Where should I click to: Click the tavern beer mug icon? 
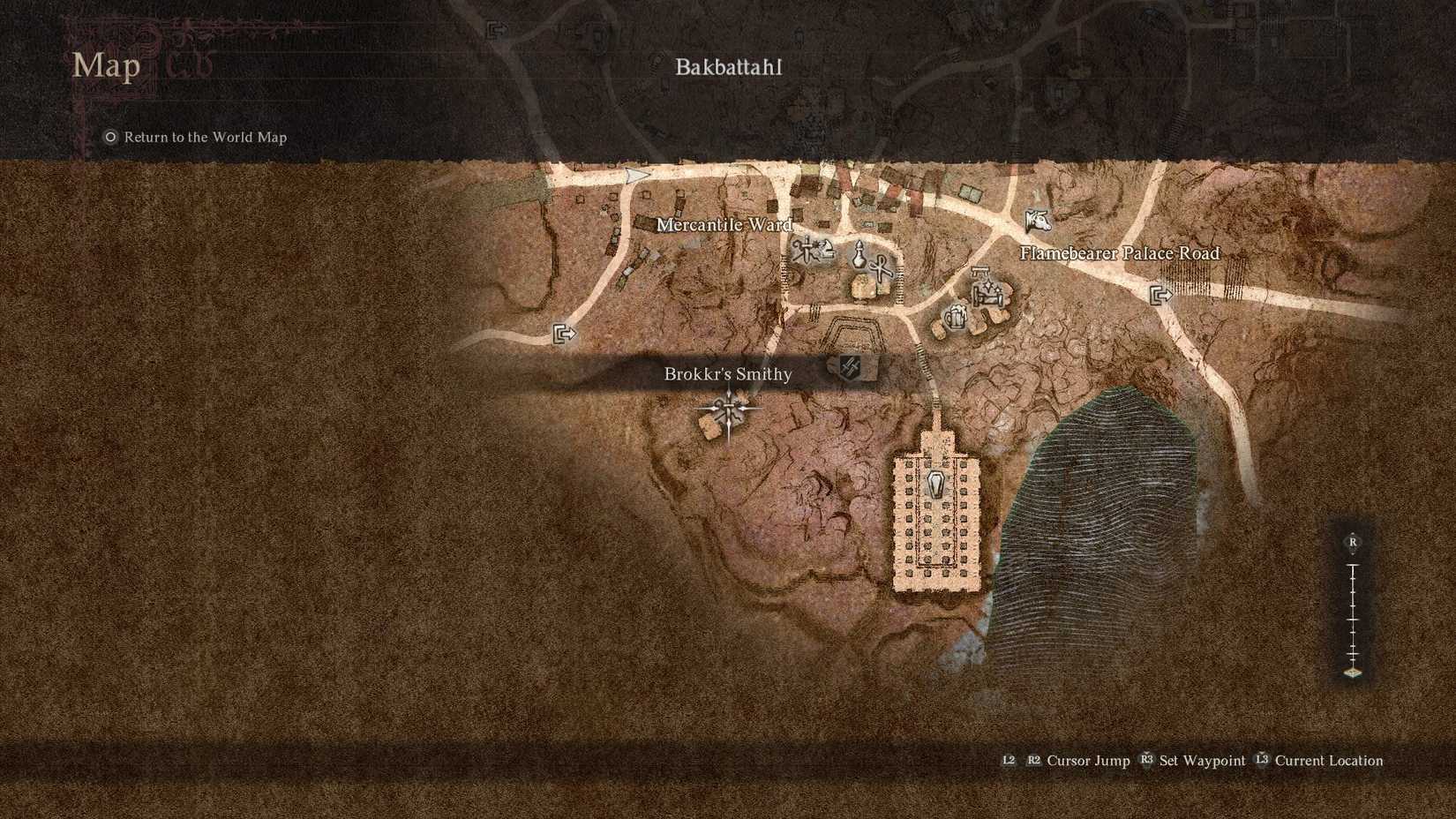(x=956, y=318)
